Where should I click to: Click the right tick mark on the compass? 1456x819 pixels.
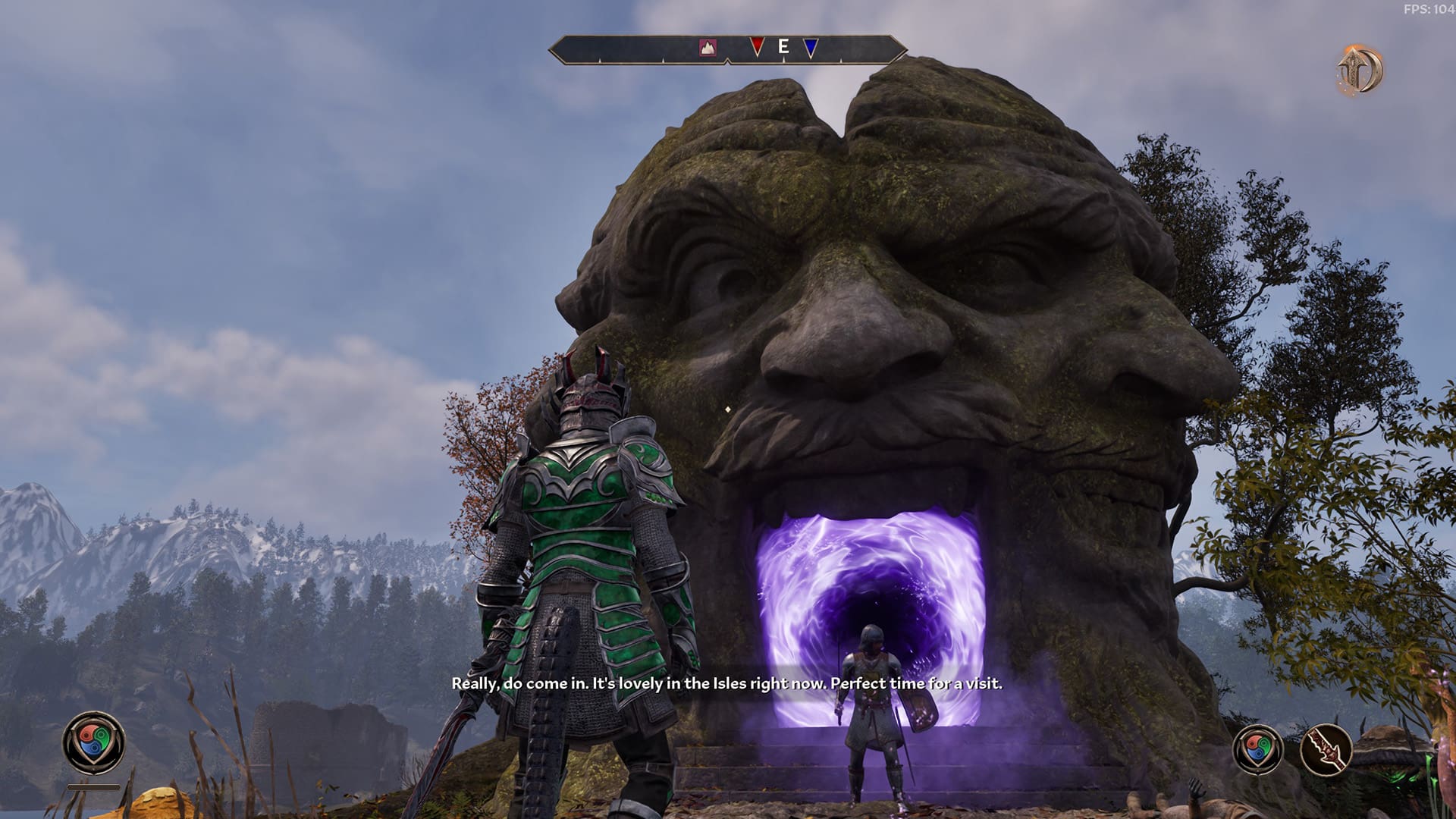coord(840,62)
